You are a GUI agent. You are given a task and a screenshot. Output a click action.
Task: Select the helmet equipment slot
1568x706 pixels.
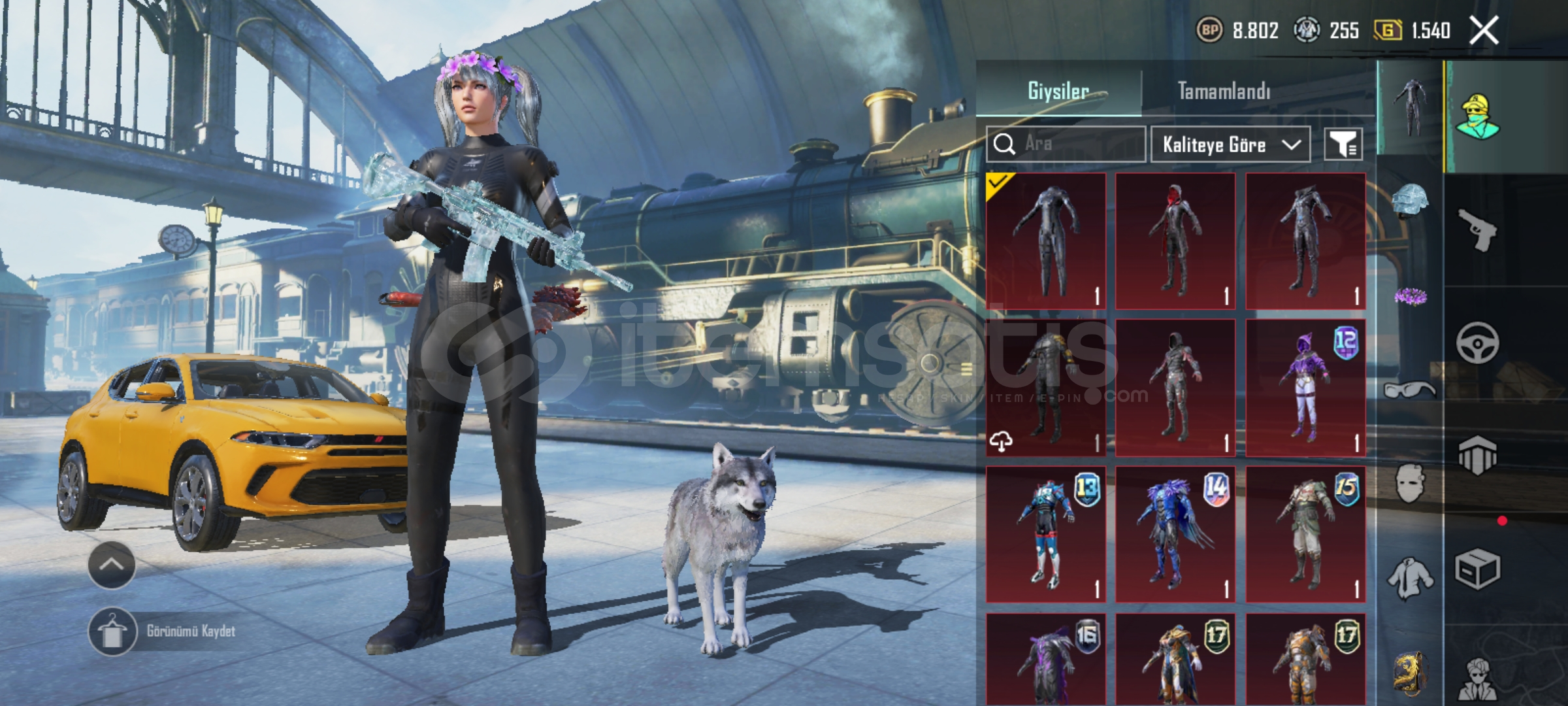pyautogui.click(x=1410, y=201)
